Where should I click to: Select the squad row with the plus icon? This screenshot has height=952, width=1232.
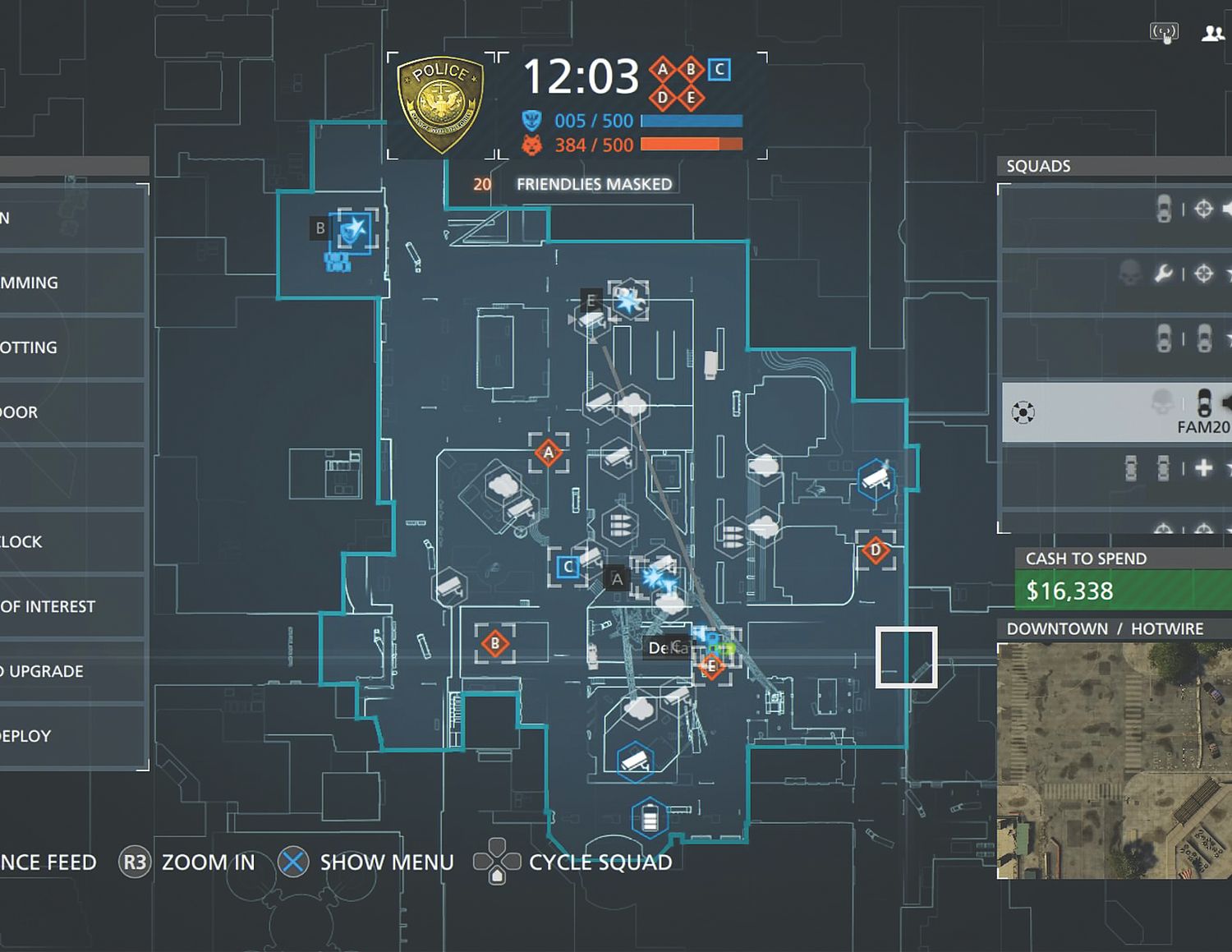(x=1115, y=469)
